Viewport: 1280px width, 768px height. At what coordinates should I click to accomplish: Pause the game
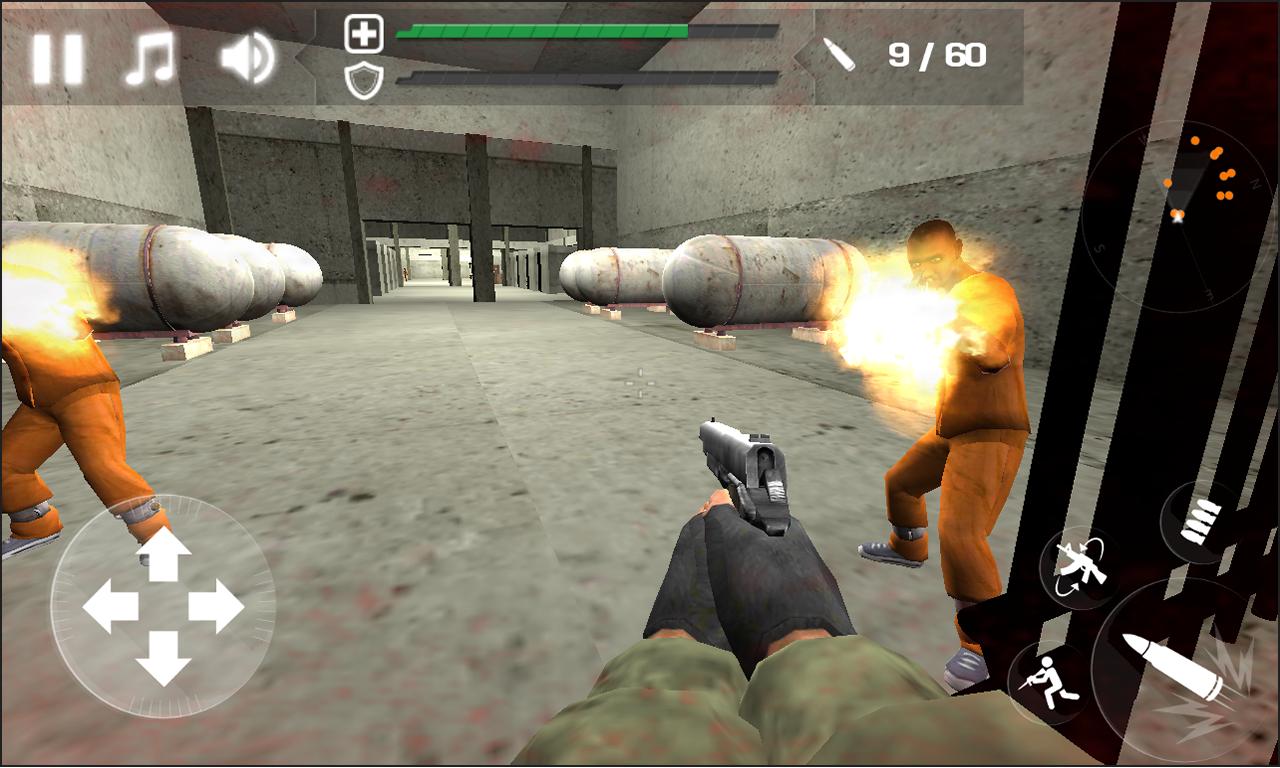tap(57, 59)
